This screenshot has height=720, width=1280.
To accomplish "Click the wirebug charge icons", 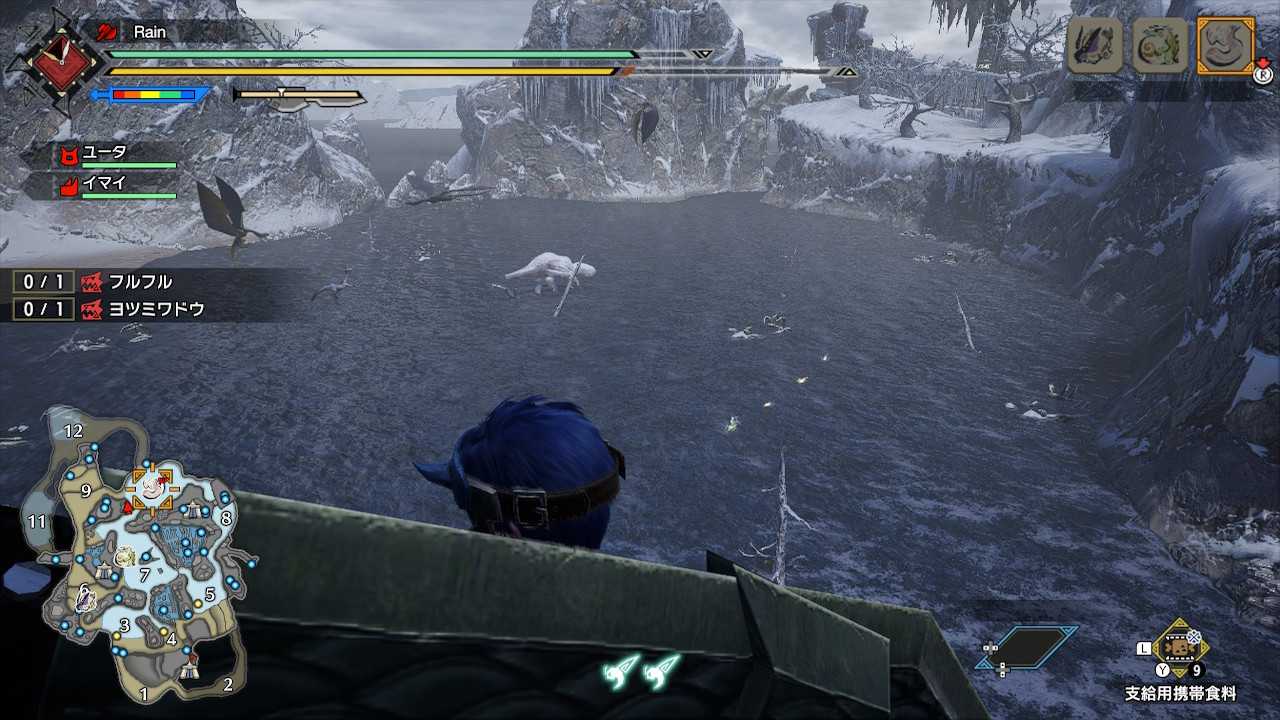I will 641,670.
